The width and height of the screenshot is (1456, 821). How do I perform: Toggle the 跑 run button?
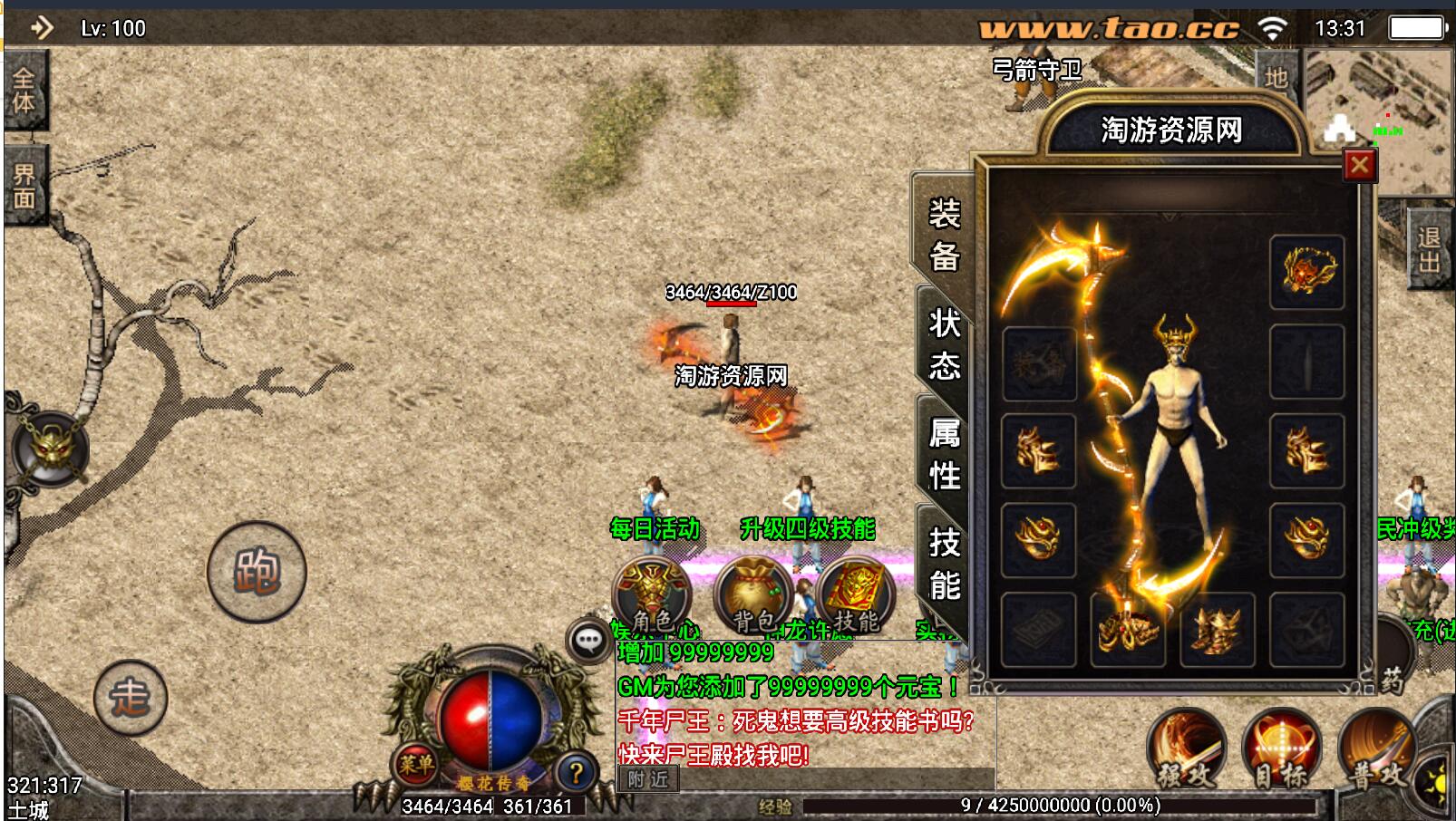257,572
